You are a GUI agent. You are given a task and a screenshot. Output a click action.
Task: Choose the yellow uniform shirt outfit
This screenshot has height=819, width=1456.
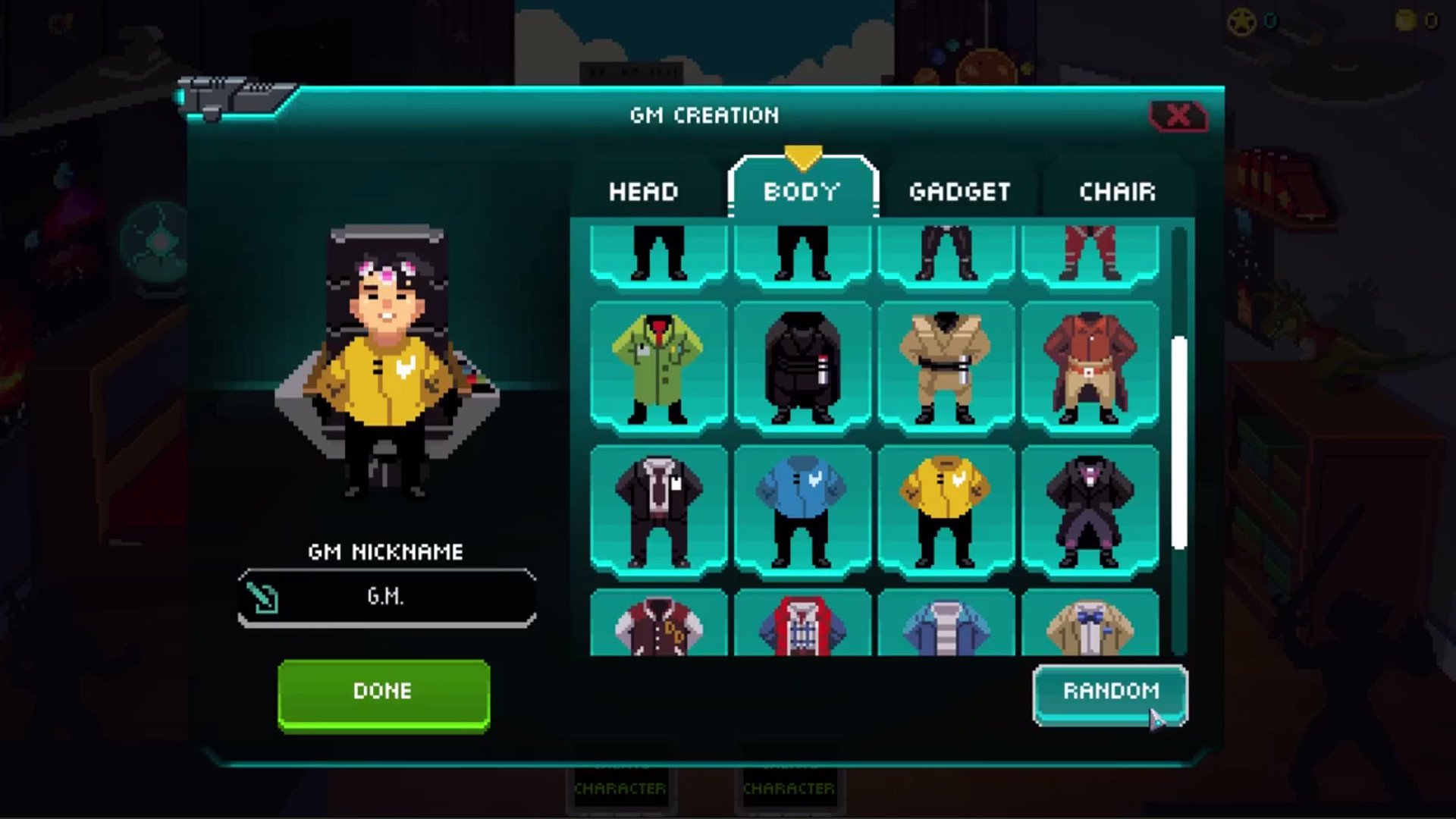click(x=945, y=512)
